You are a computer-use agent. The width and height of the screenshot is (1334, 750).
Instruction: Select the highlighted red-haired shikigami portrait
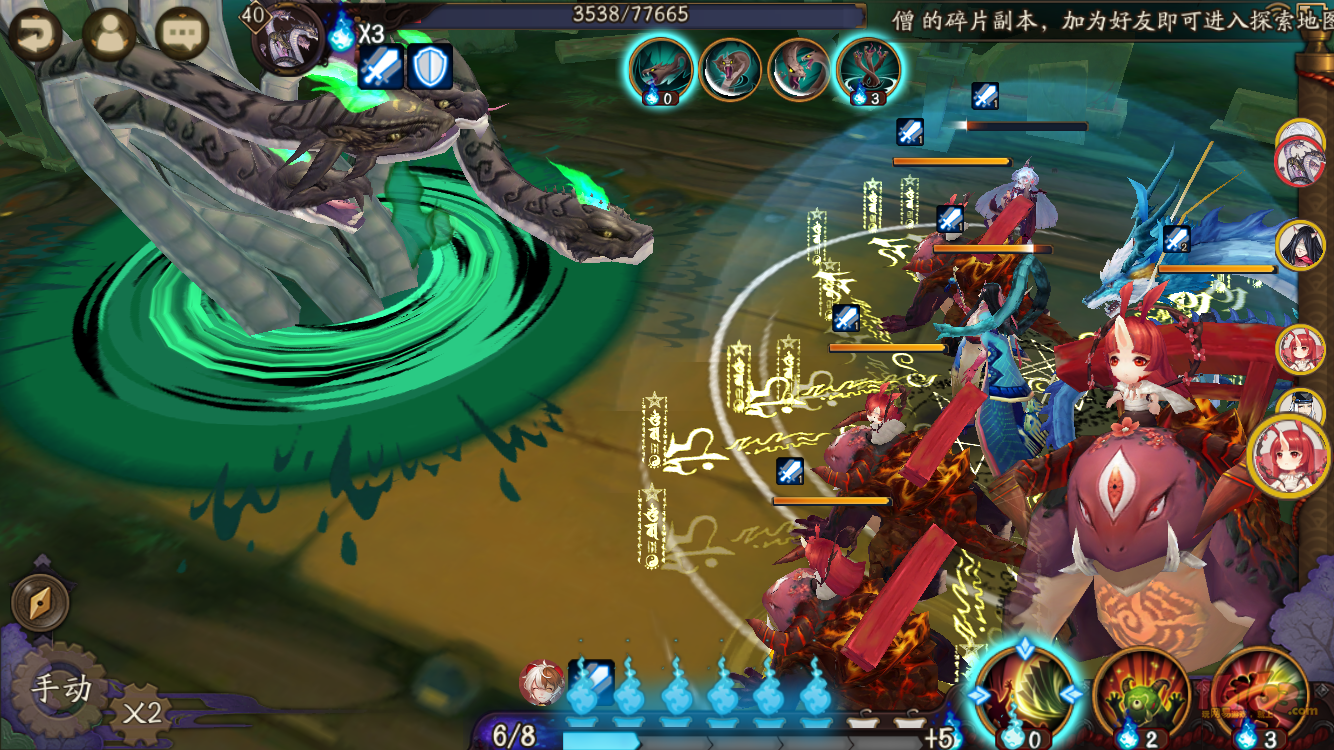1289,456
